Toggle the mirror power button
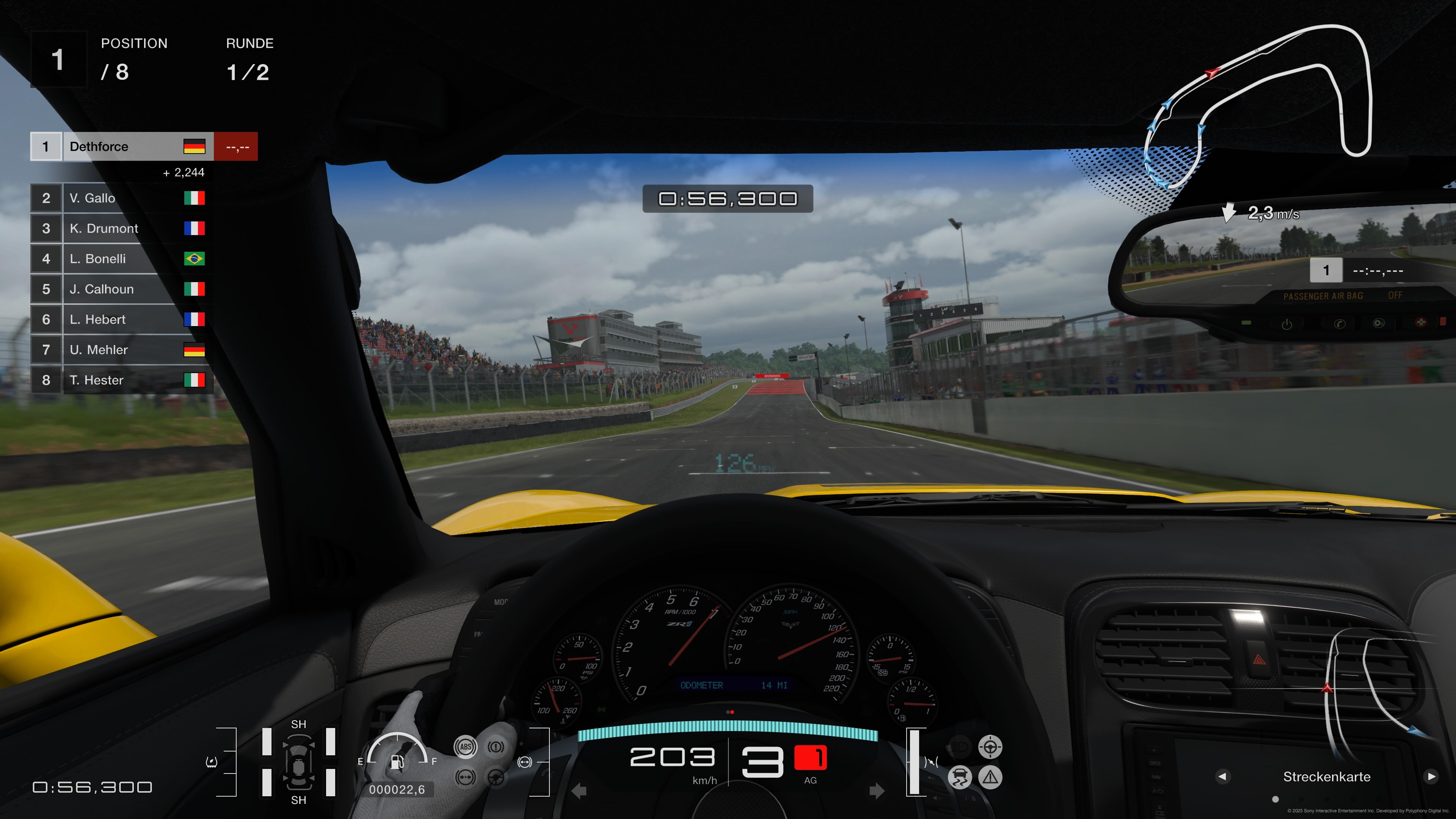The image size is (1456, 819). 1288,323
